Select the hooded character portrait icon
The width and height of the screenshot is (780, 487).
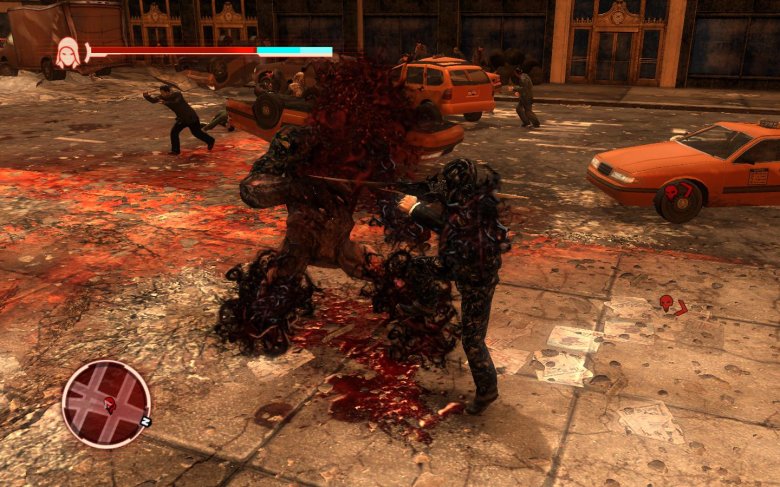click(x=68, y=52)
